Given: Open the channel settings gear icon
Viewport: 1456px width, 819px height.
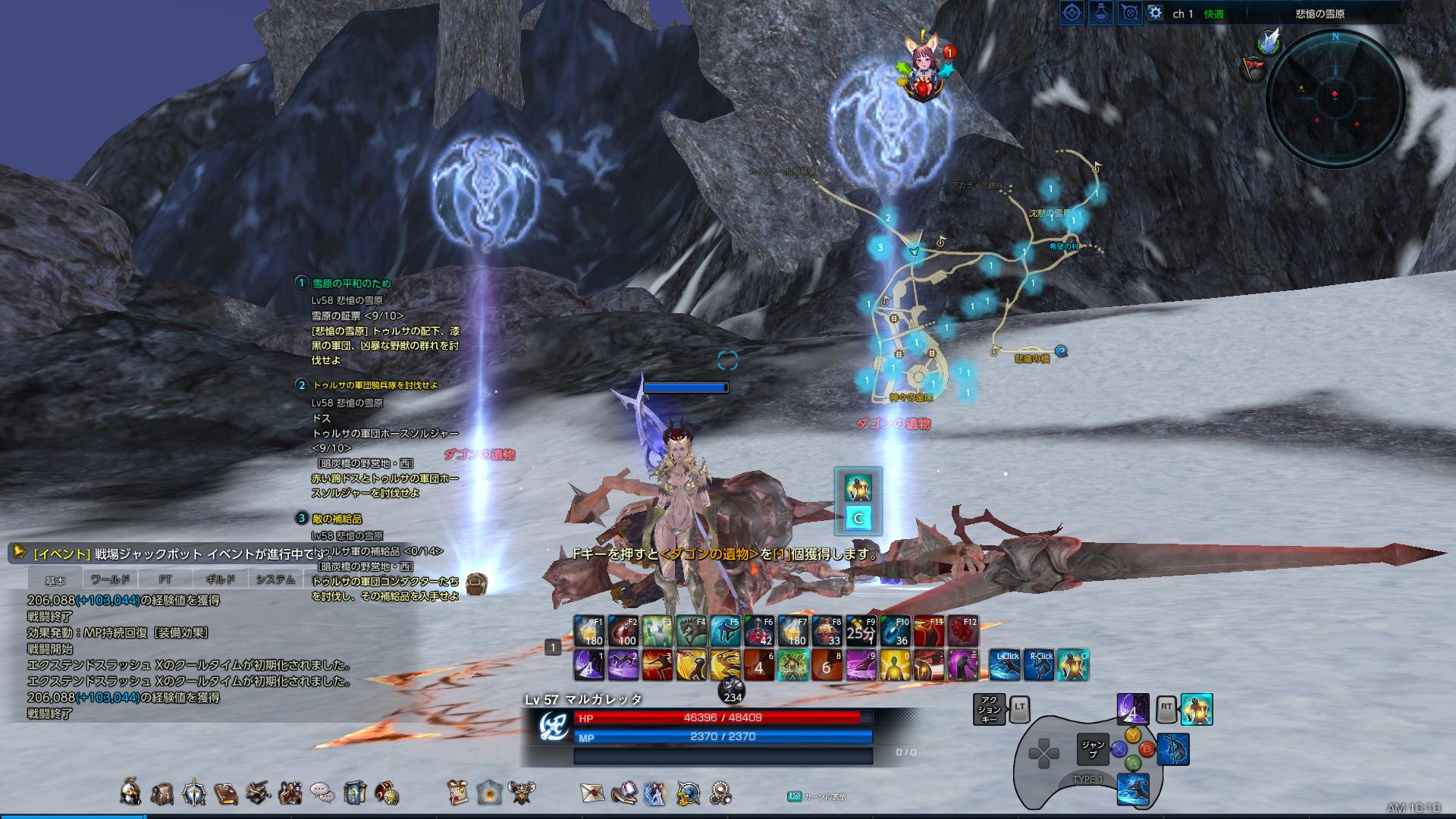Looking at the screenshot, I should point(1155,13).
